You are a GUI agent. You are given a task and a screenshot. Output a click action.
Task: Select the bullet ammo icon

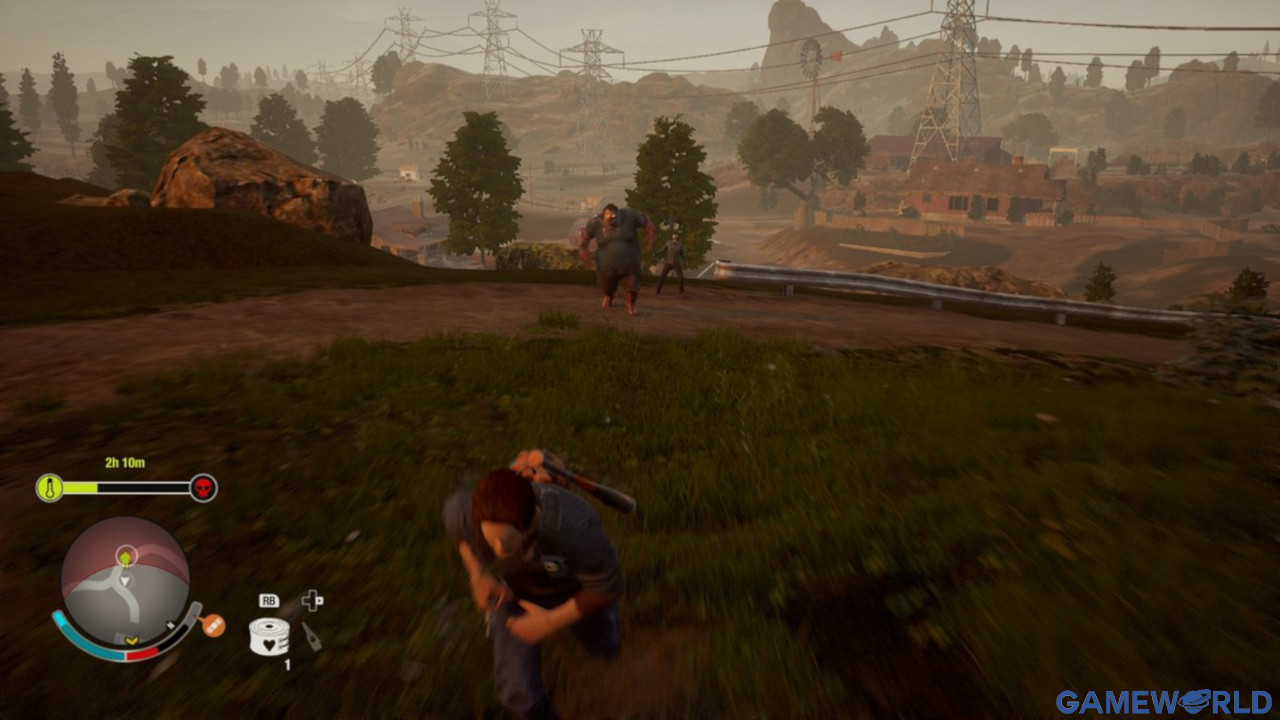point(312,636)
